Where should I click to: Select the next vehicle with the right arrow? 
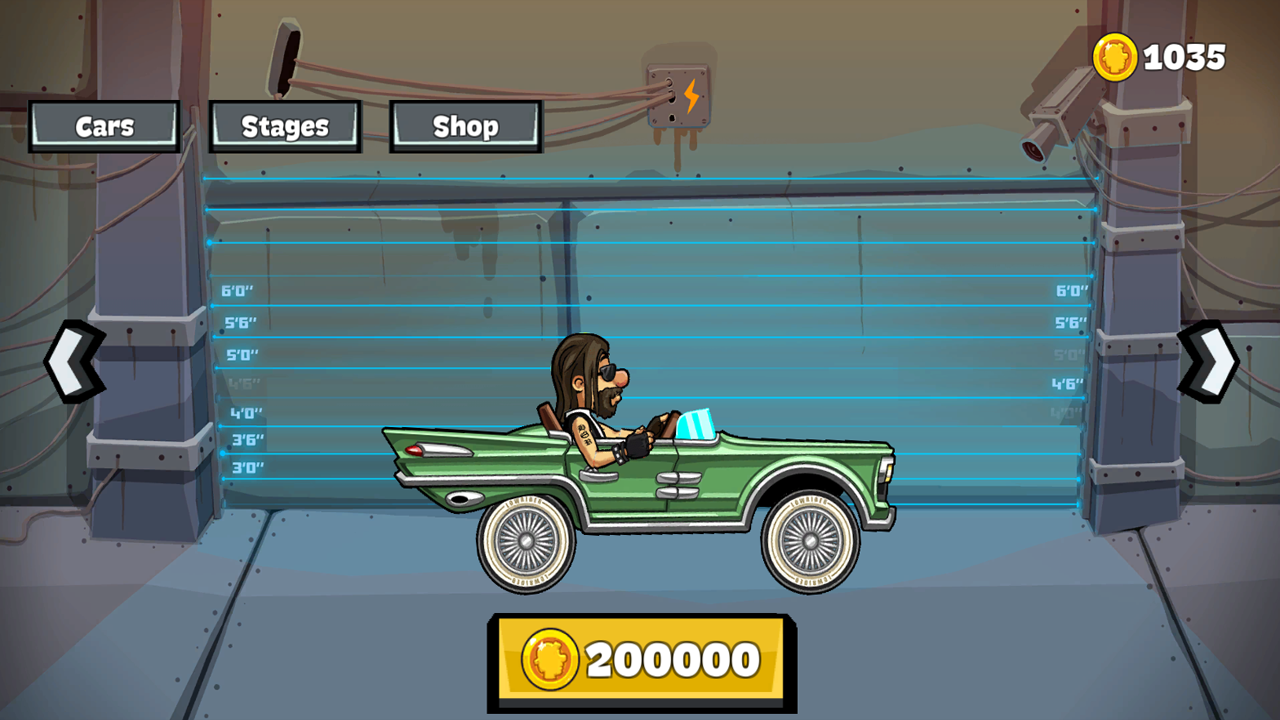pos(1208,360)
